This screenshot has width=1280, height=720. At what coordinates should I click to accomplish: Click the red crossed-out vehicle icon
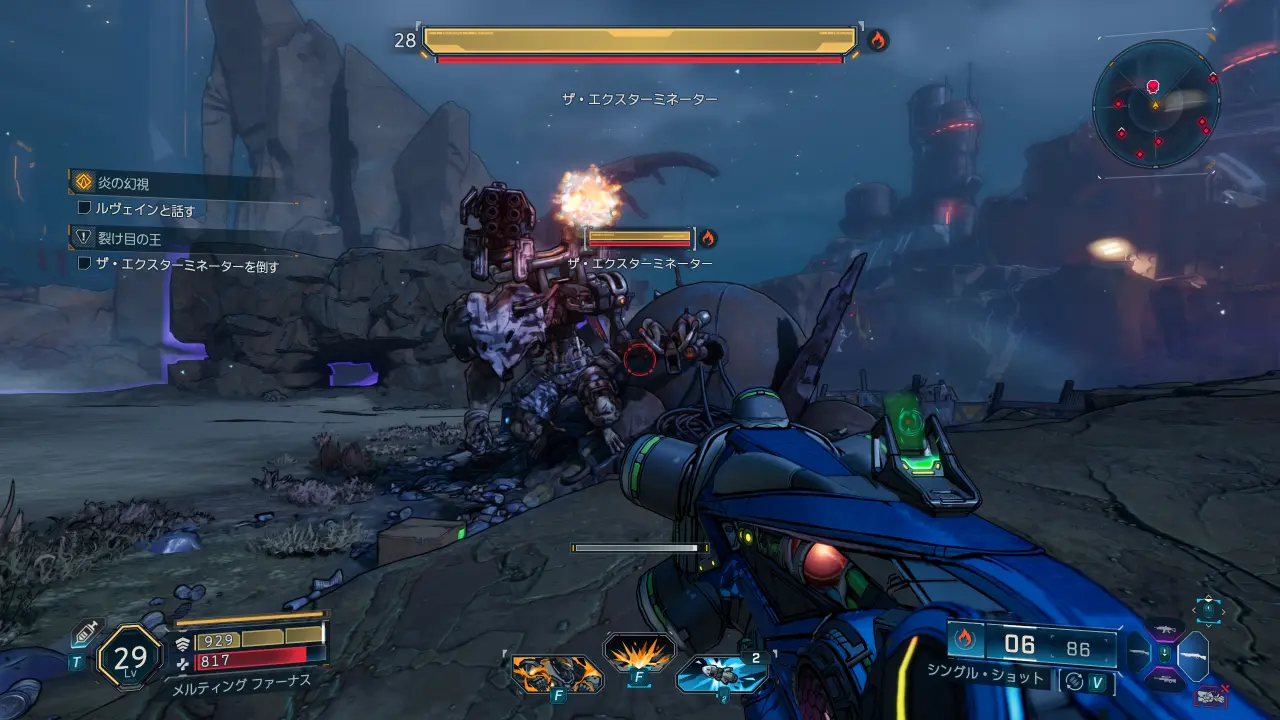[x=1210, y=696]
